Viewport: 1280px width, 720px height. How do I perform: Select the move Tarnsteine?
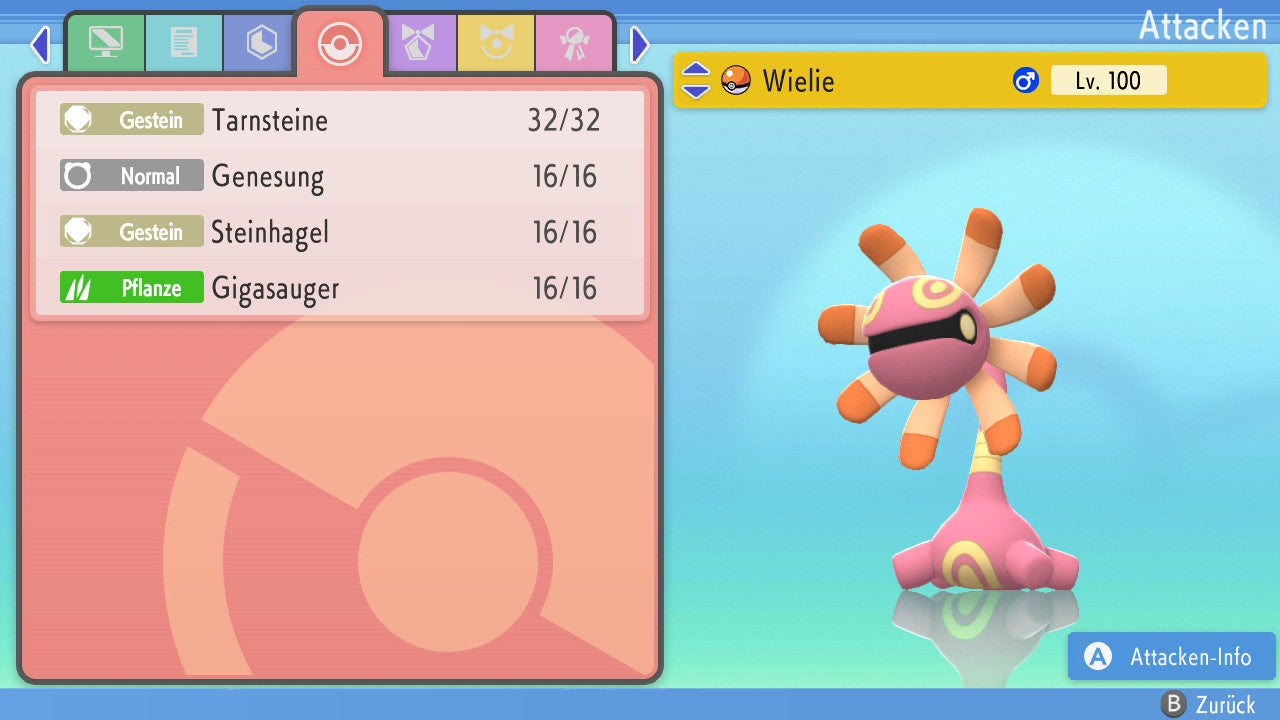click(x=340, y=120)
